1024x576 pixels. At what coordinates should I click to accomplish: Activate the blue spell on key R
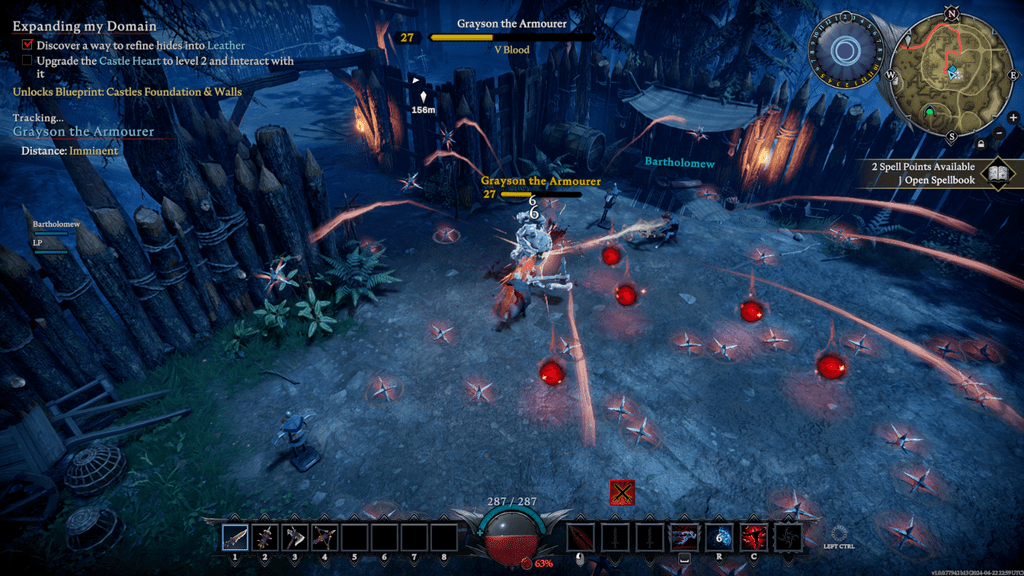click(719, 538)
